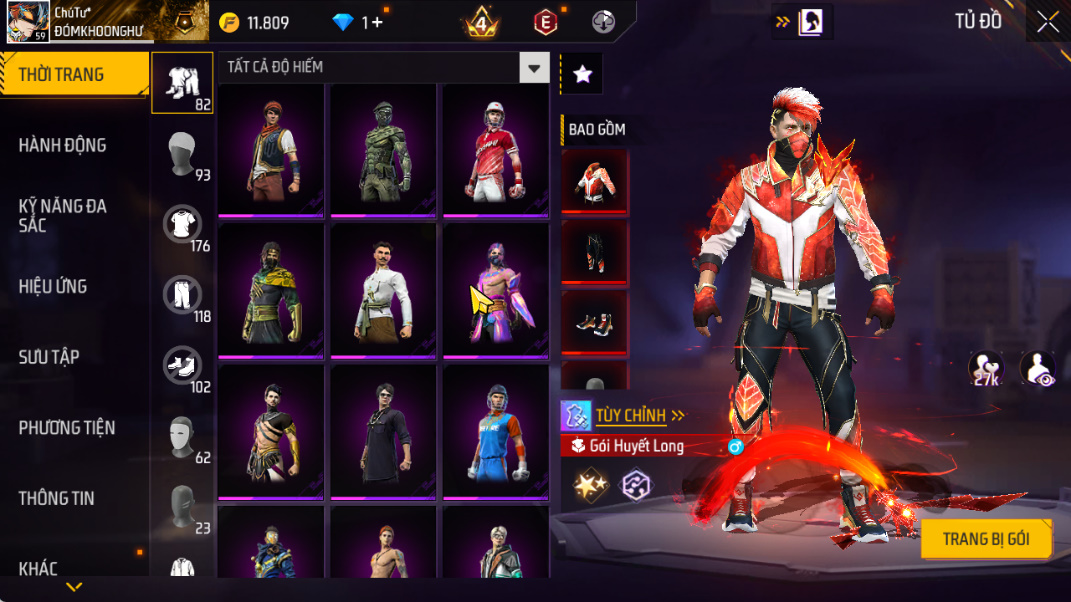
Task: Go to the SƯU TẬP tab
Action: (49, 357)
